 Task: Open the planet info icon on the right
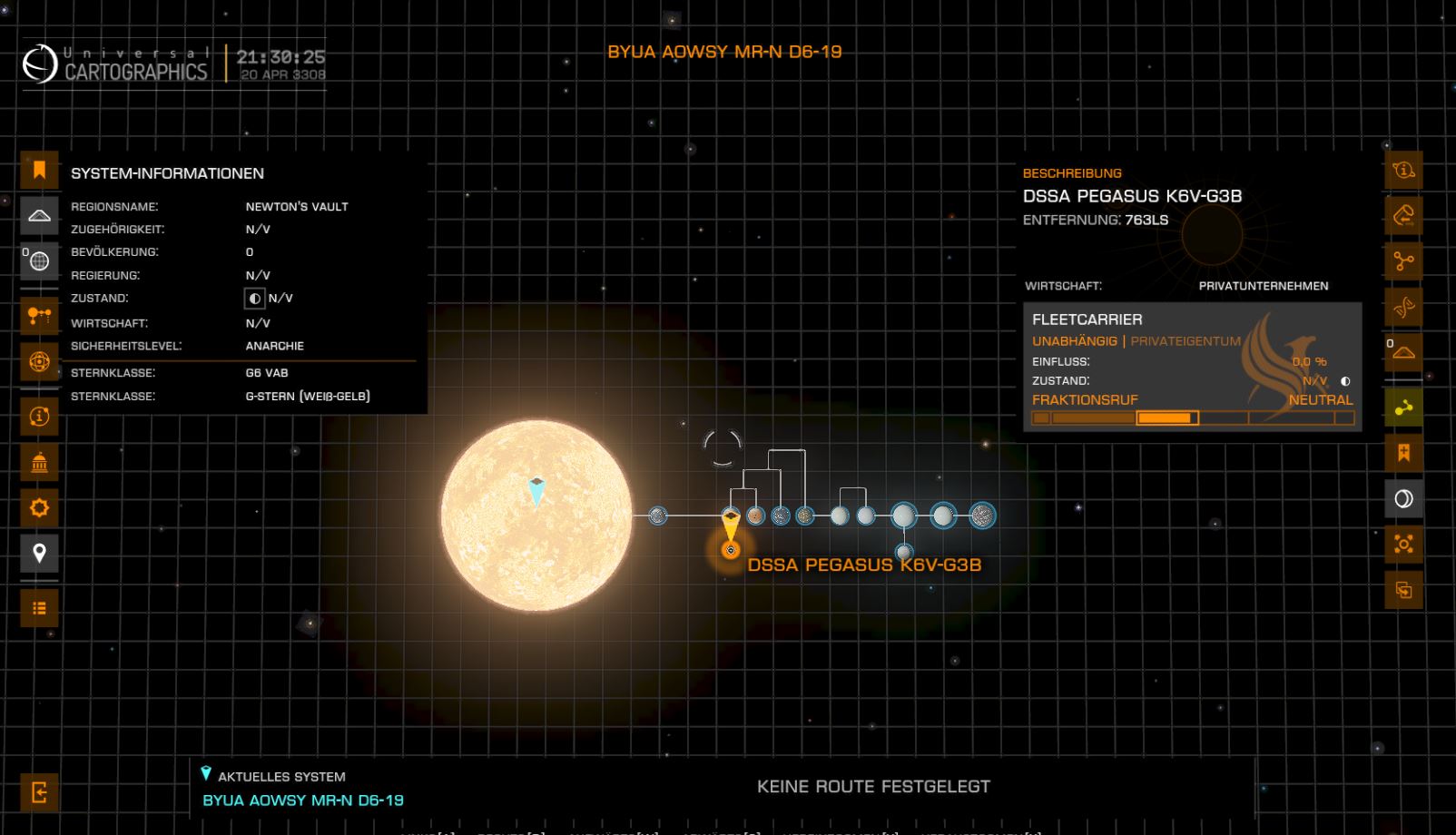[1403, 170]
